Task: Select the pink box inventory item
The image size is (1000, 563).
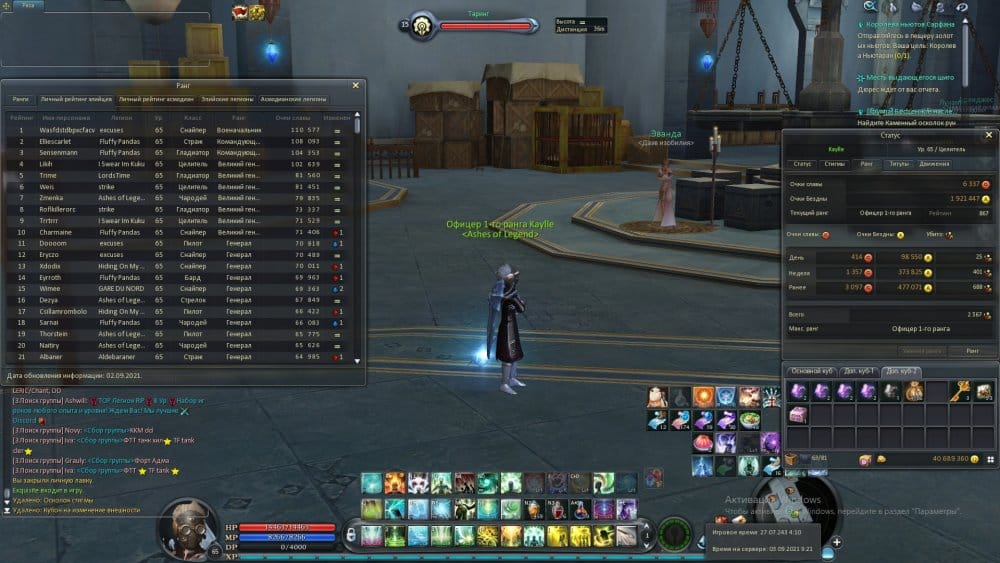Action: [x=797, y=414]
